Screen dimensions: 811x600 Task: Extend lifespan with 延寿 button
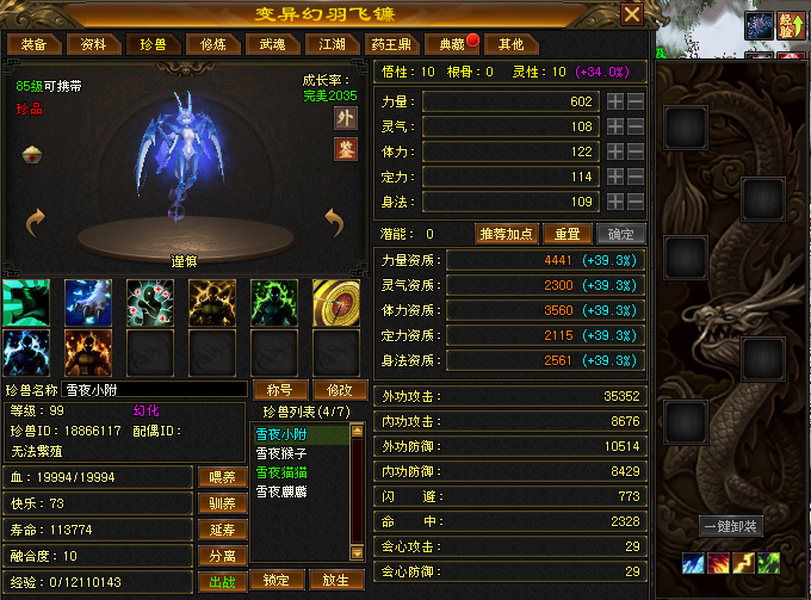tap(223, 529)
